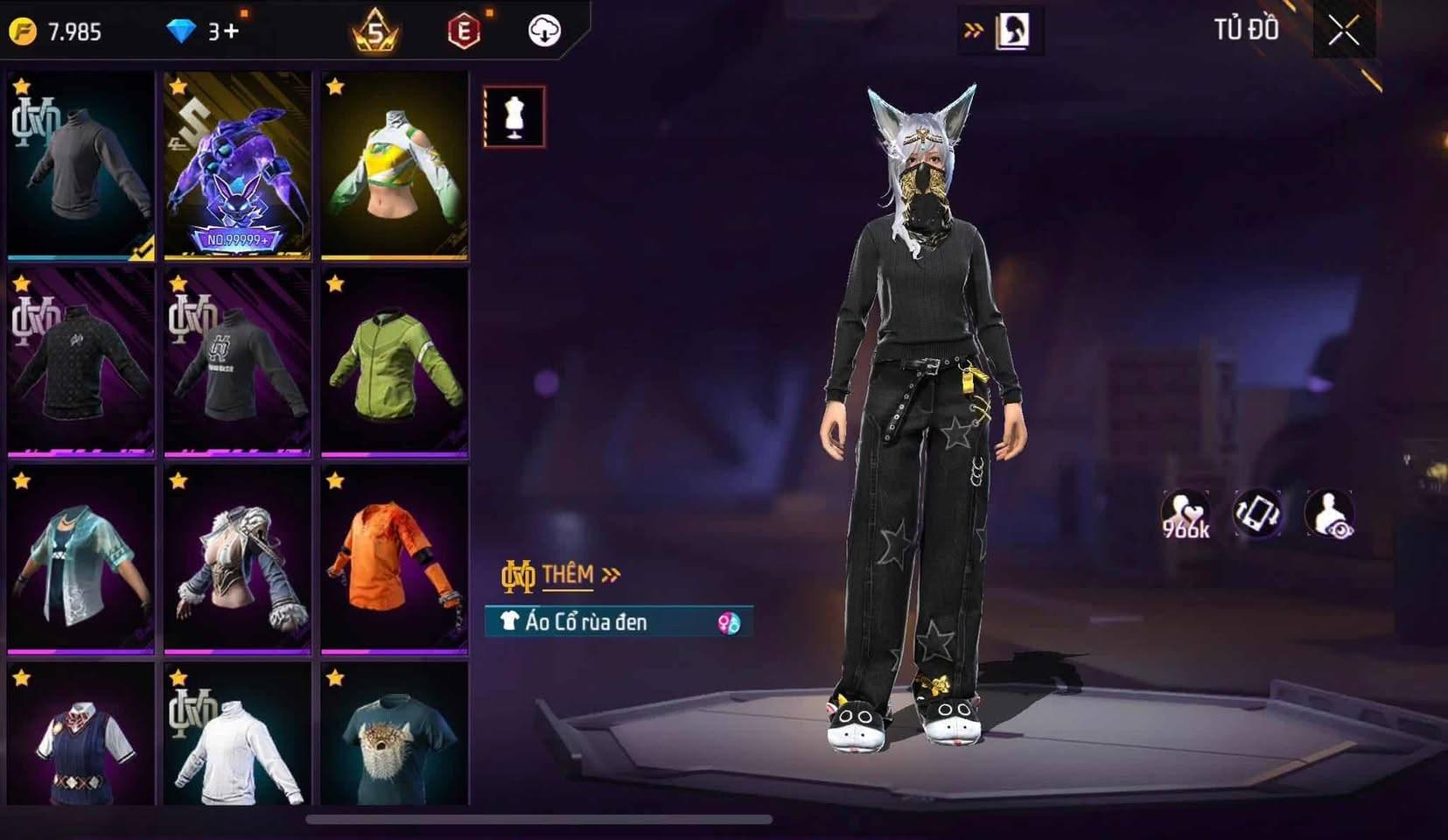Screen dimensions: 1448x840
Task: Select the fur-trimmed jacket top
Action: [x=237, y=559]
